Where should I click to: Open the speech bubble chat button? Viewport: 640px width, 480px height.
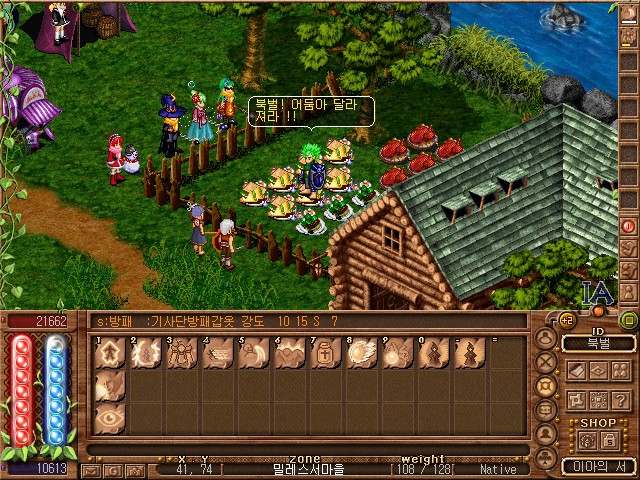546,408
